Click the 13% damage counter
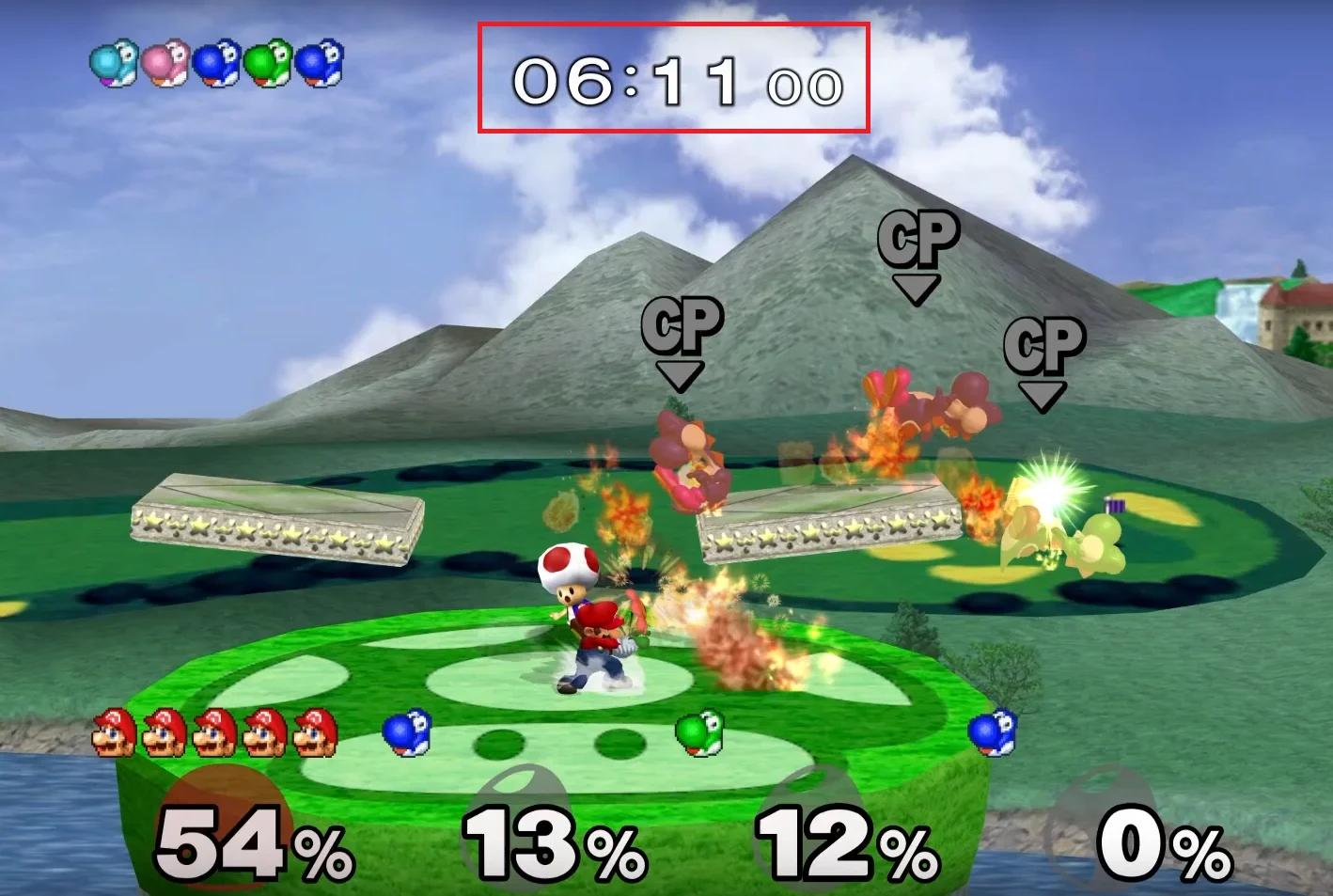Screen dimensions: 1333x896 coord(548,841)
